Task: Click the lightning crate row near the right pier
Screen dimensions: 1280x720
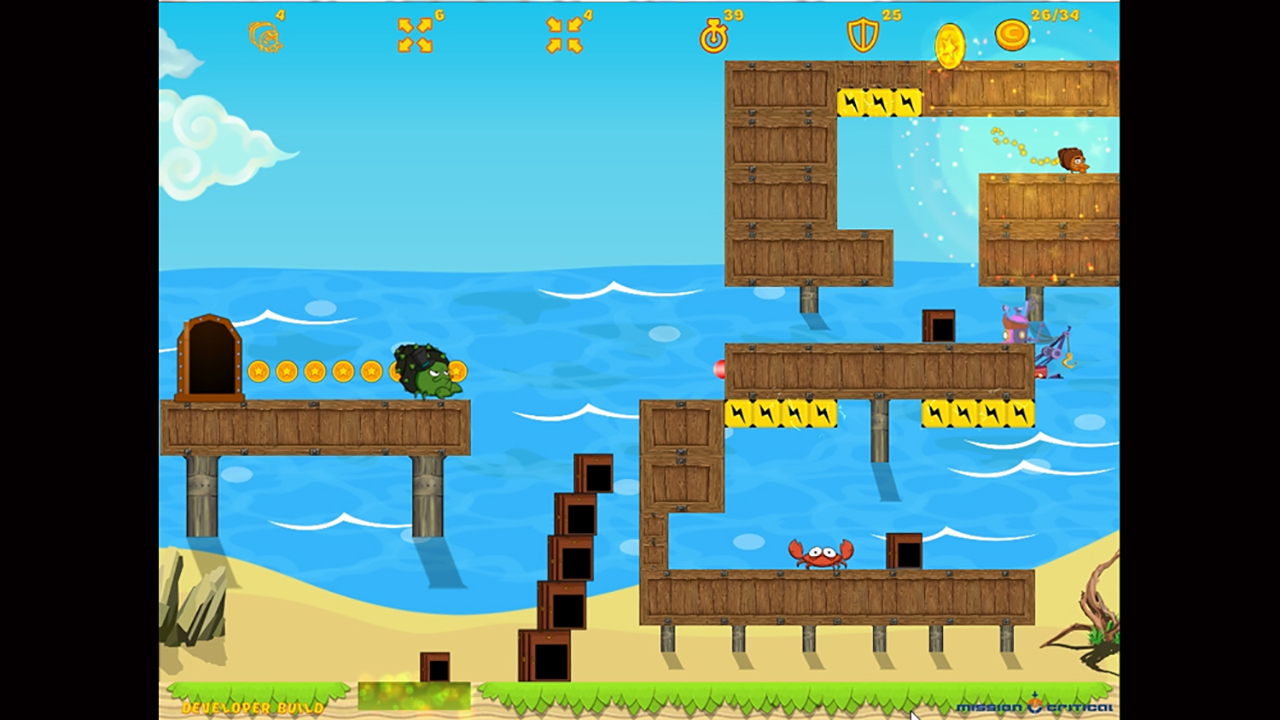Action: coord(977,414)
